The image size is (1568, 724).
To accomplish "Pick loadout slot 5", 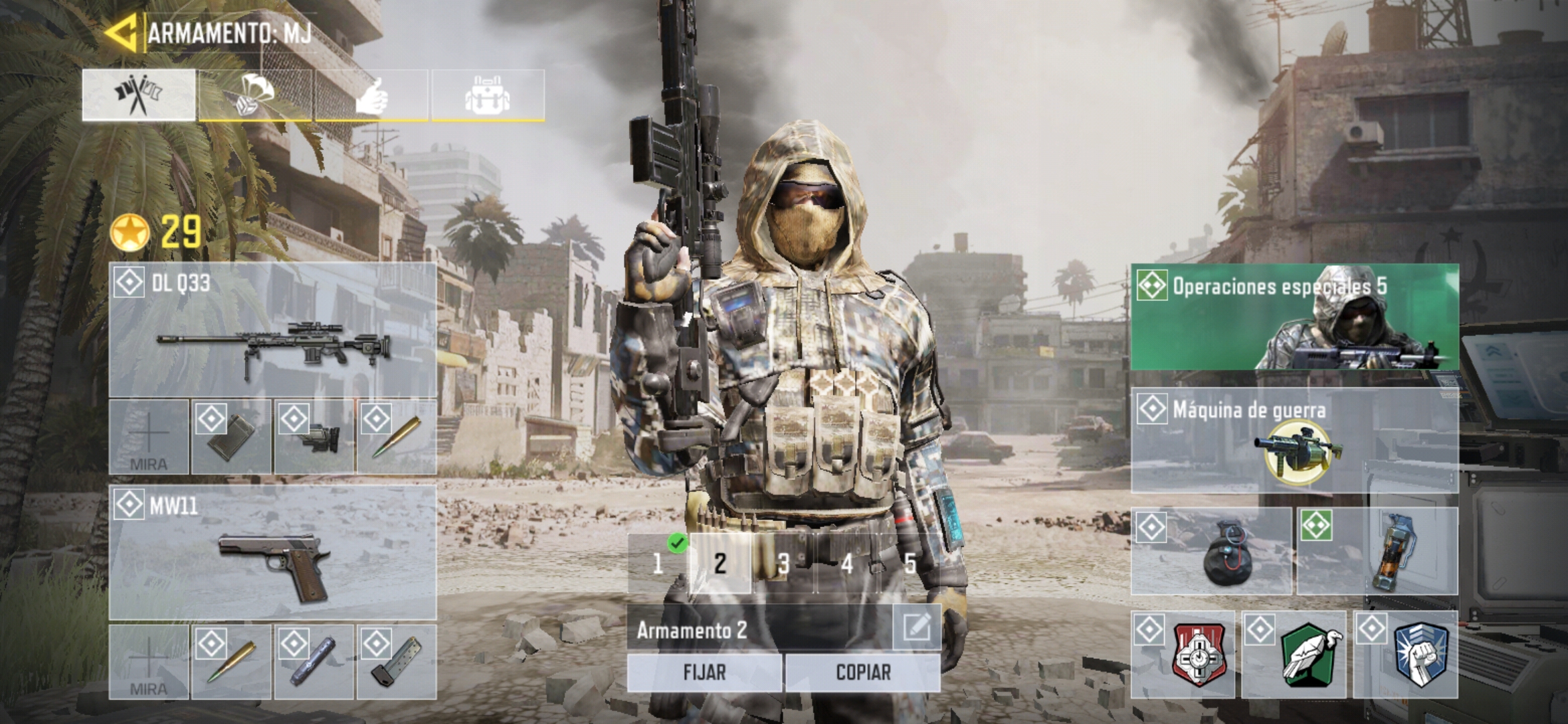I will tap(909, 564).
